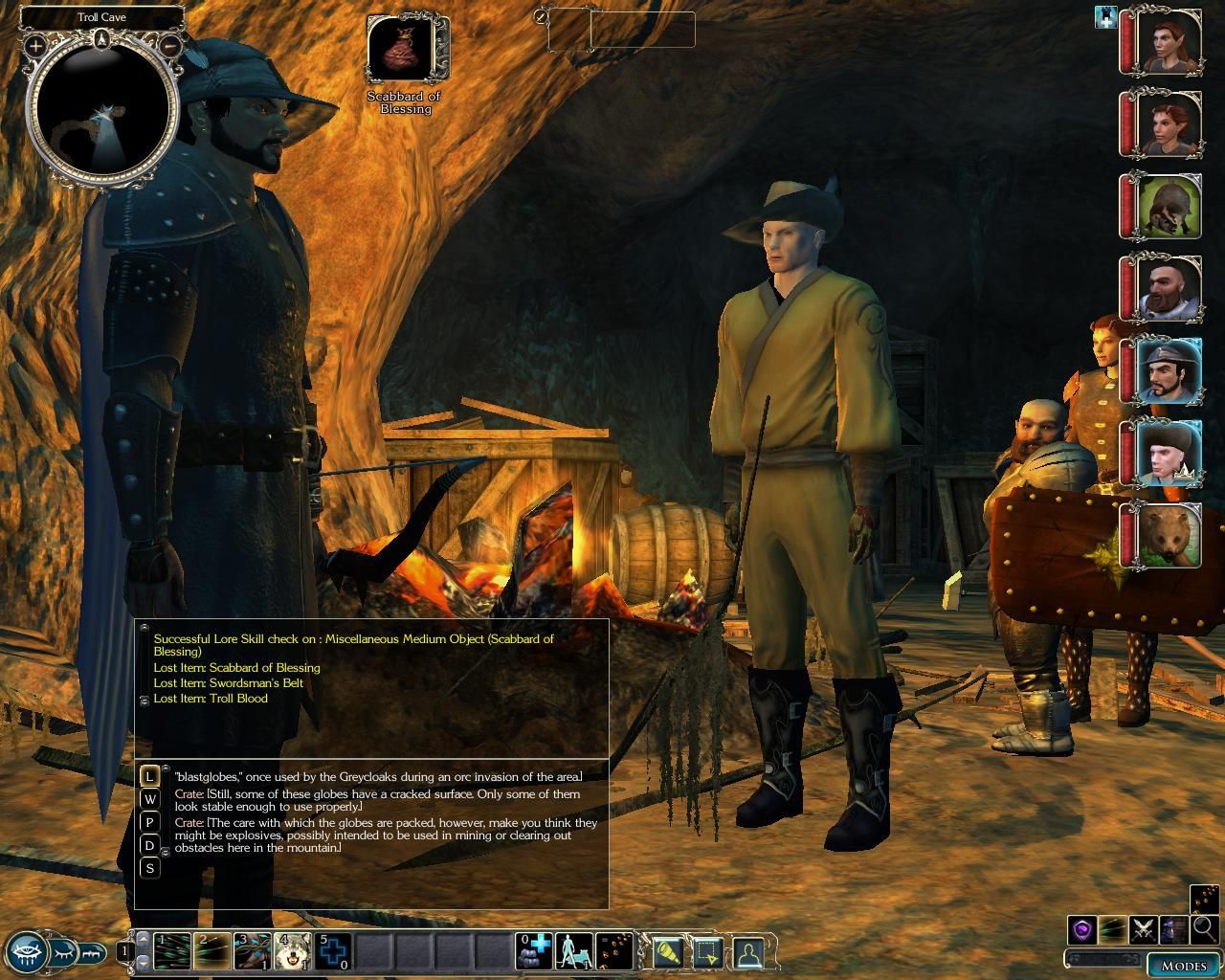The image size is (1225, 980).
Task: Activate the purple shield mode icon
Action: click(x=1082, y=928)
